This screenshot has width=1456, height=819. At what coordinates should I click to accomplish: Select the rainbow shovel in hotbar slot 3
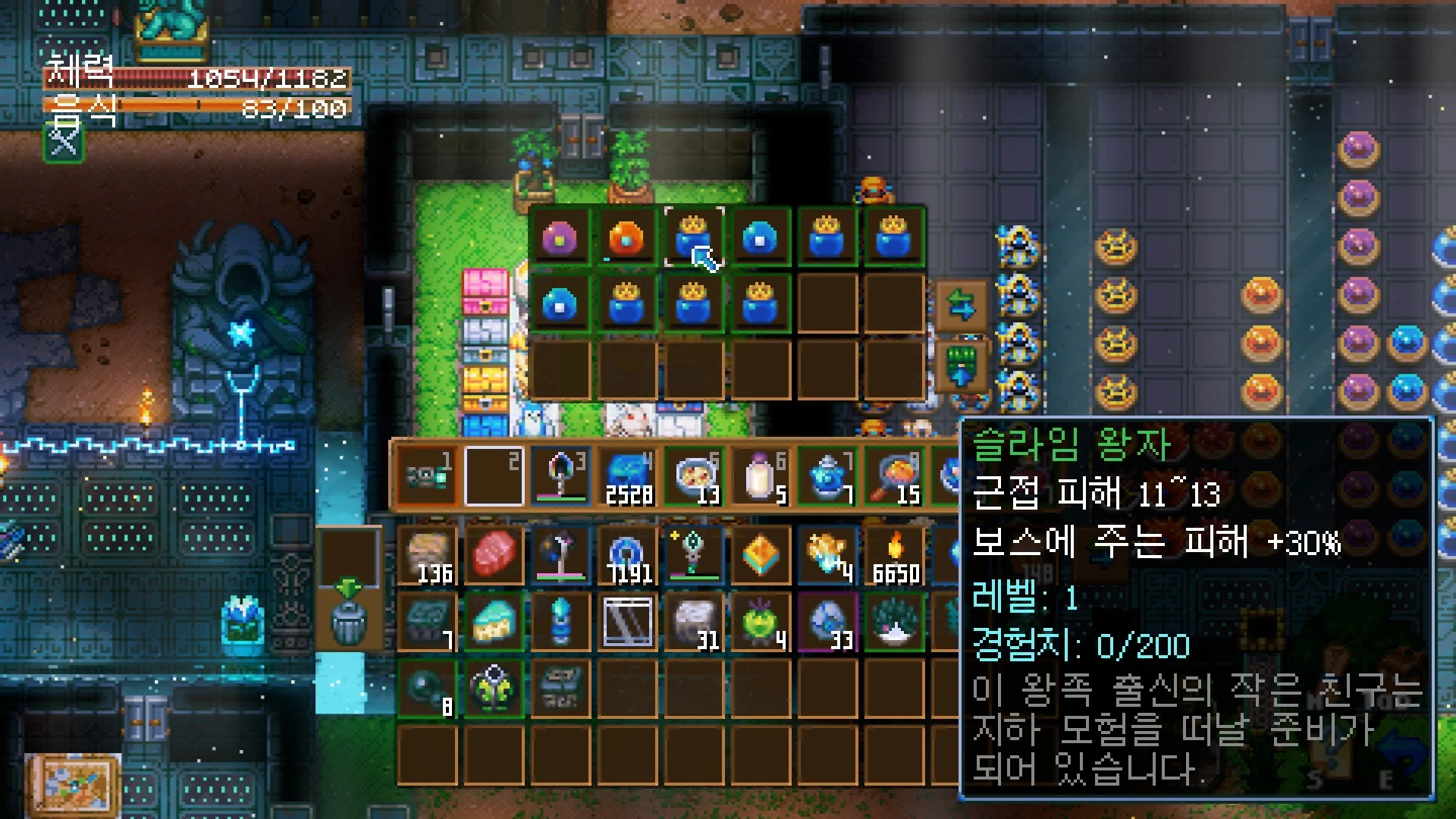coord(560,478)
